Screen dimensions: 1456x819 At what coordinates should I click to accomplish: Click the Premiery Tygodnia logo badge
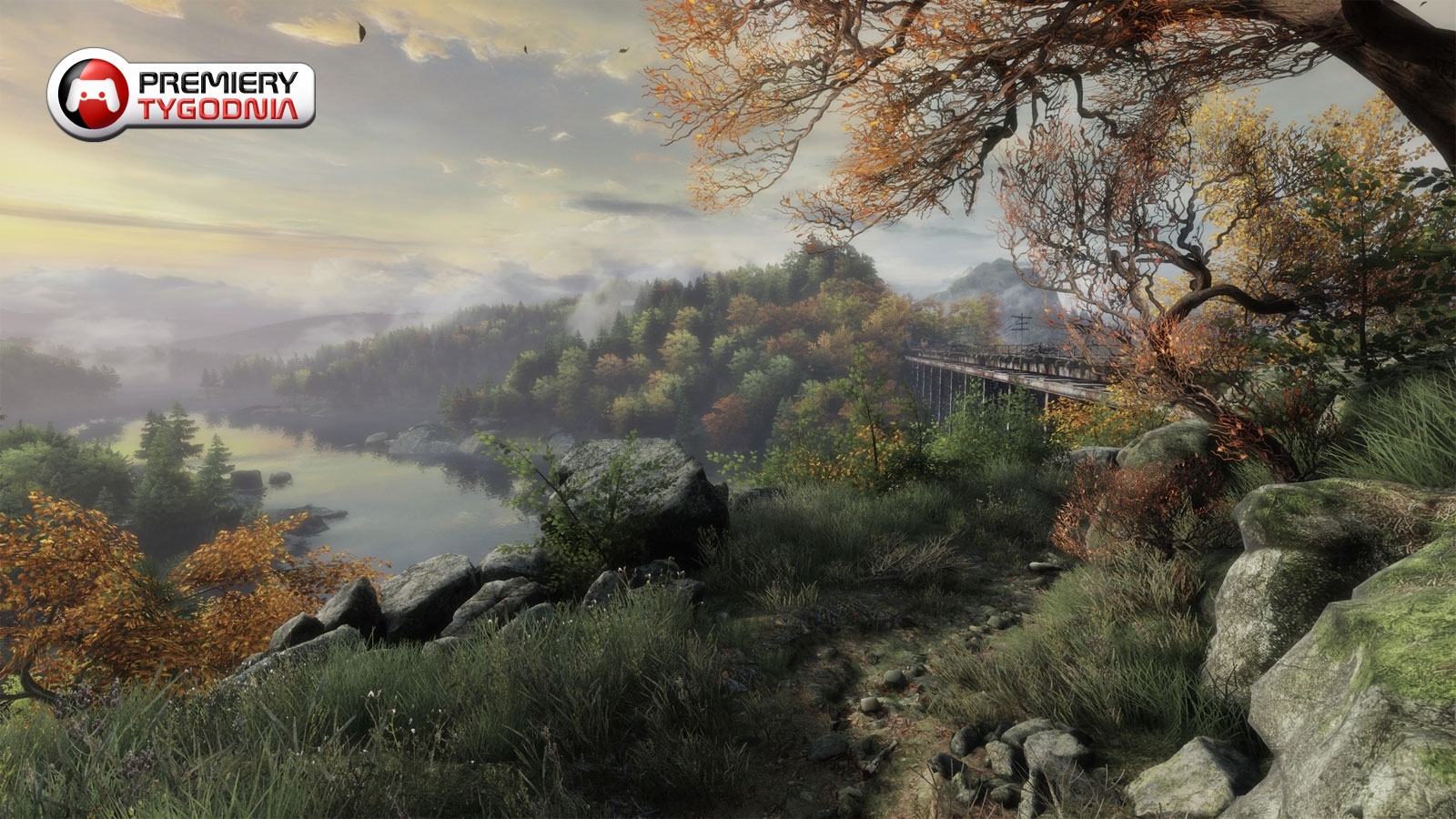(181, 94)
